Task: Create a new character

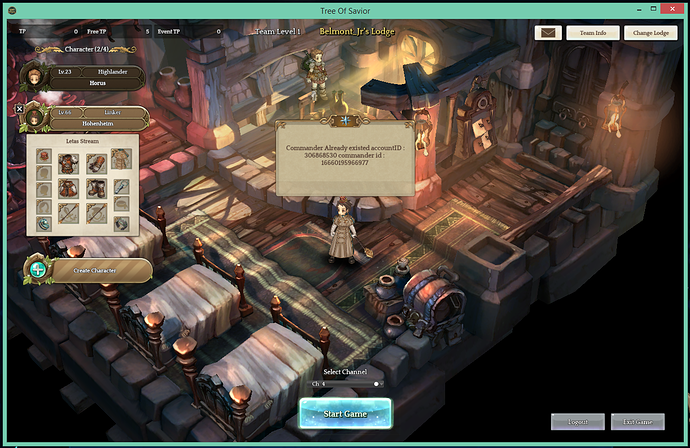Action: point(90,269)
